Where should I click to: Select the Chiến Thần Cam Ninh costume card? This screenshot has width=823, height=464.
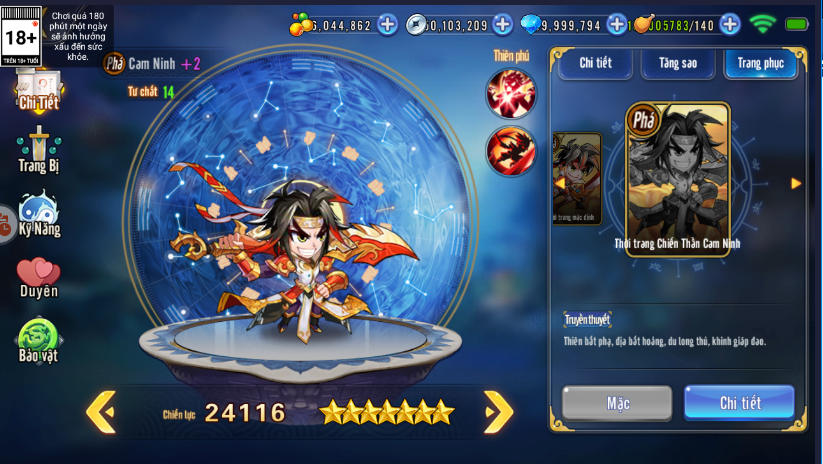point(678,178)
